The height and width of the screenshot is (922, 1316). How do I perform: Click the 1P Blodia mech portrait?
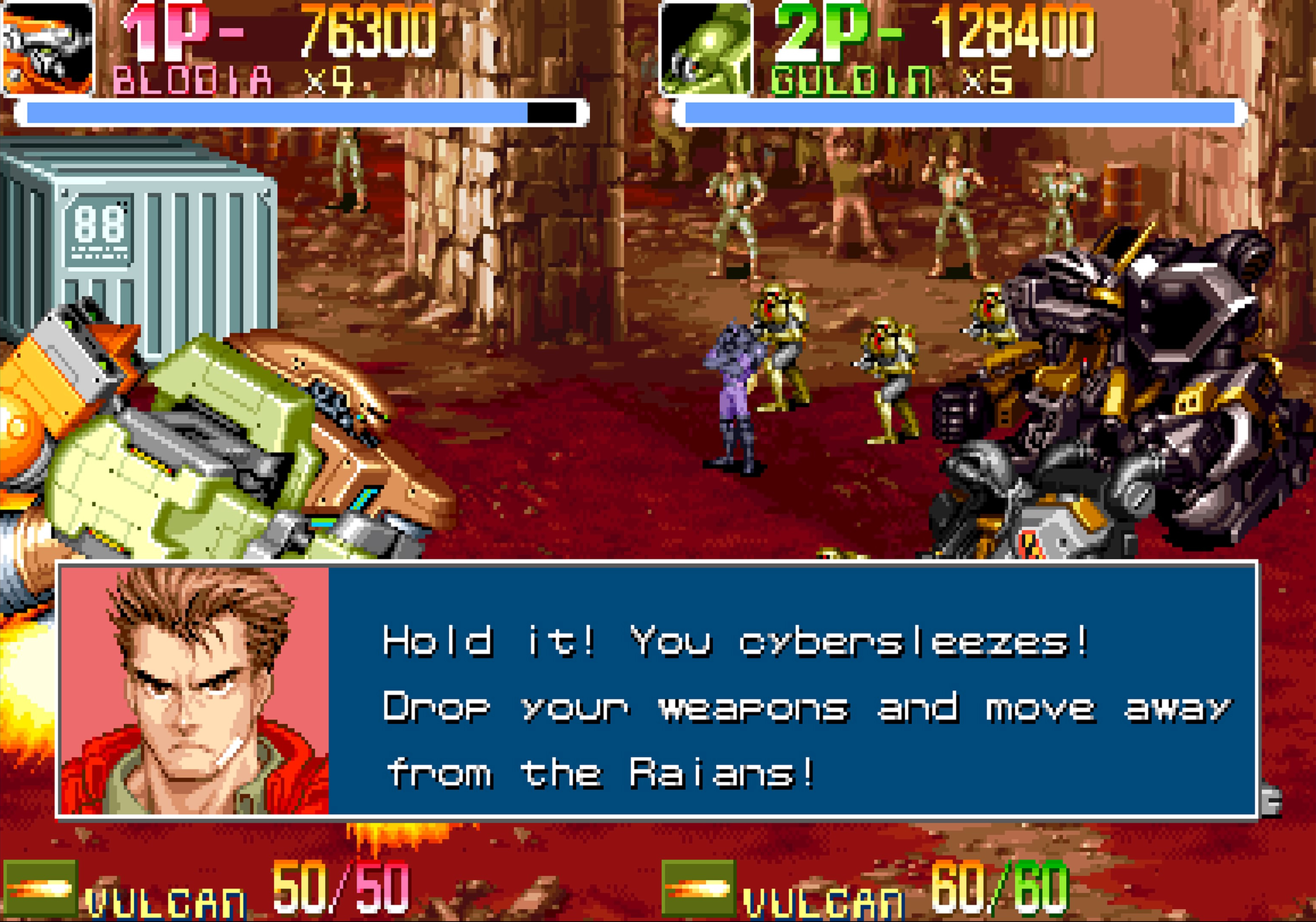pos(47,47)
